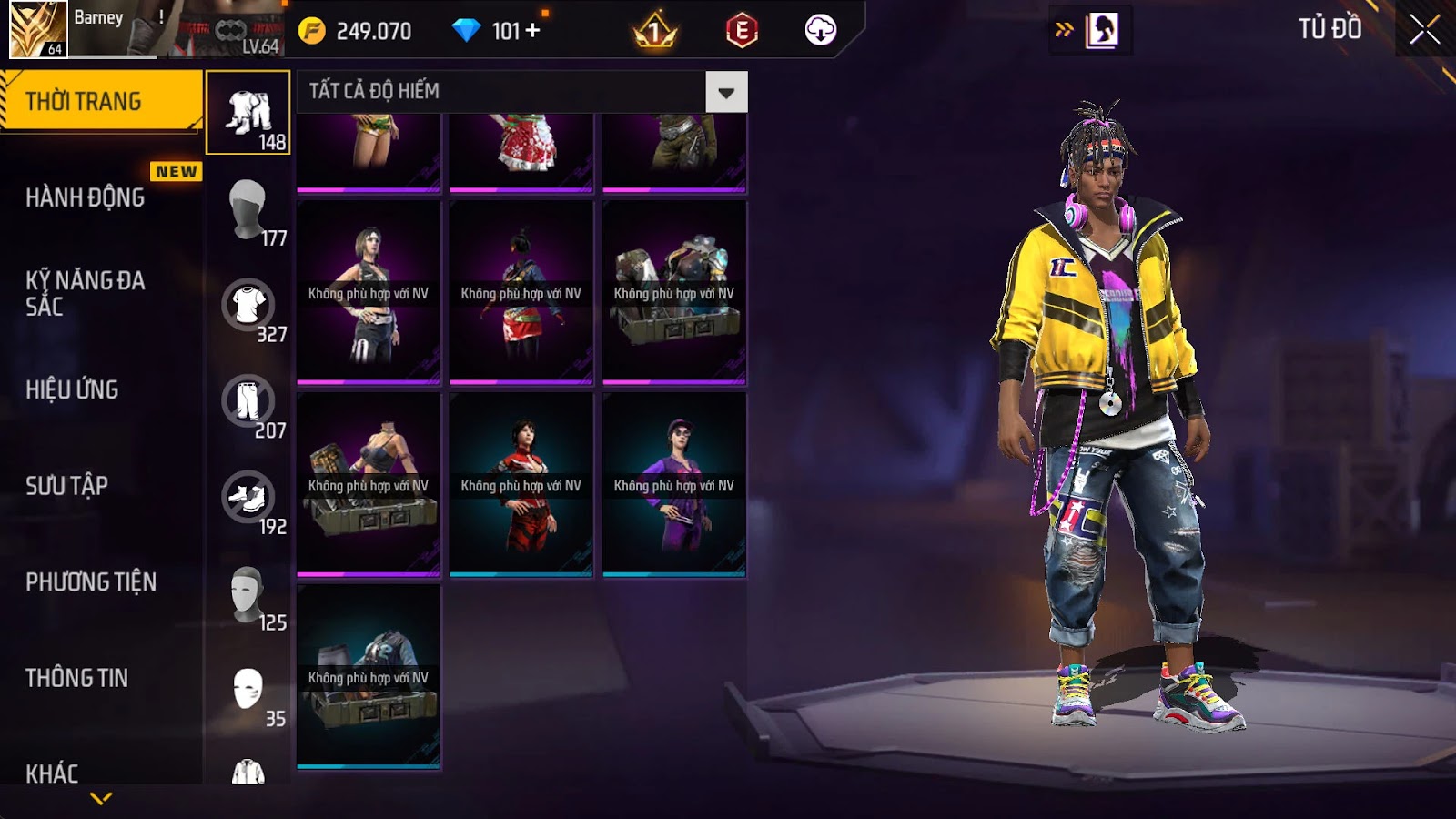
Task: Open the PHƯƠNG TIỆN section
Action: [x=91, y=581]
